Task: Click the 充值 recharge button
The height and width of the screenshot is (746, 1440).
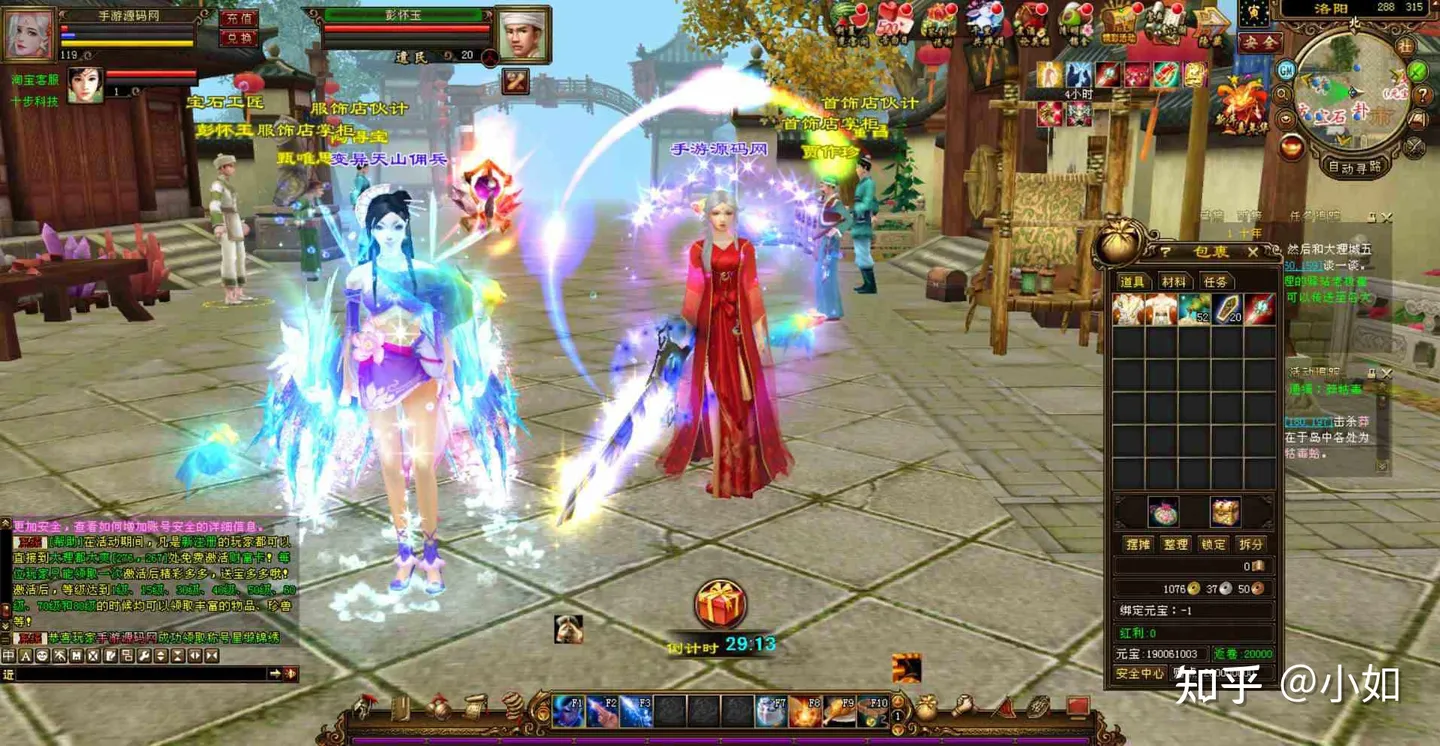Action: pyautogui.click(x=239, y=18)
